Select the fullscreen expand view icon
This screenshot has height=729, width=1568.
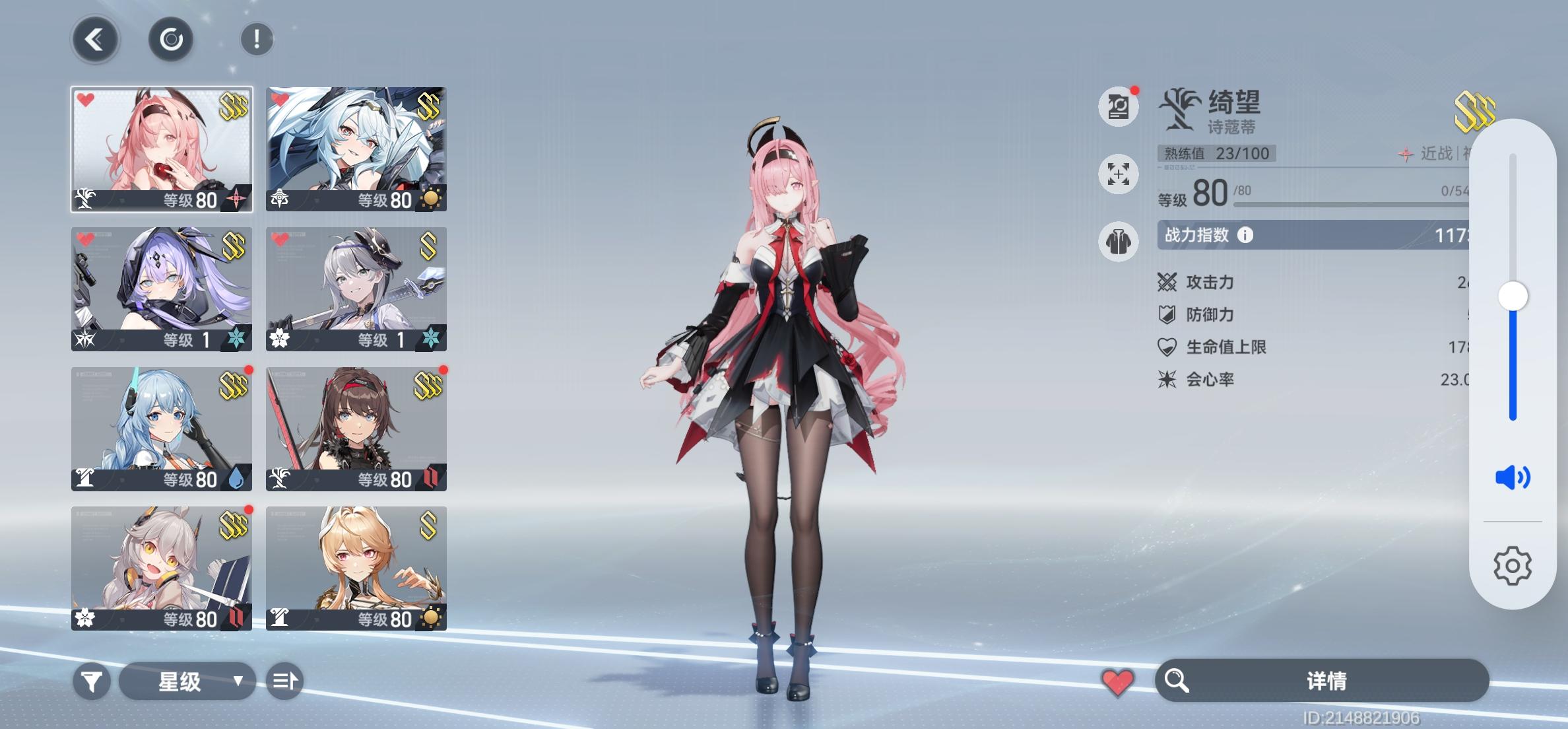1119,175
